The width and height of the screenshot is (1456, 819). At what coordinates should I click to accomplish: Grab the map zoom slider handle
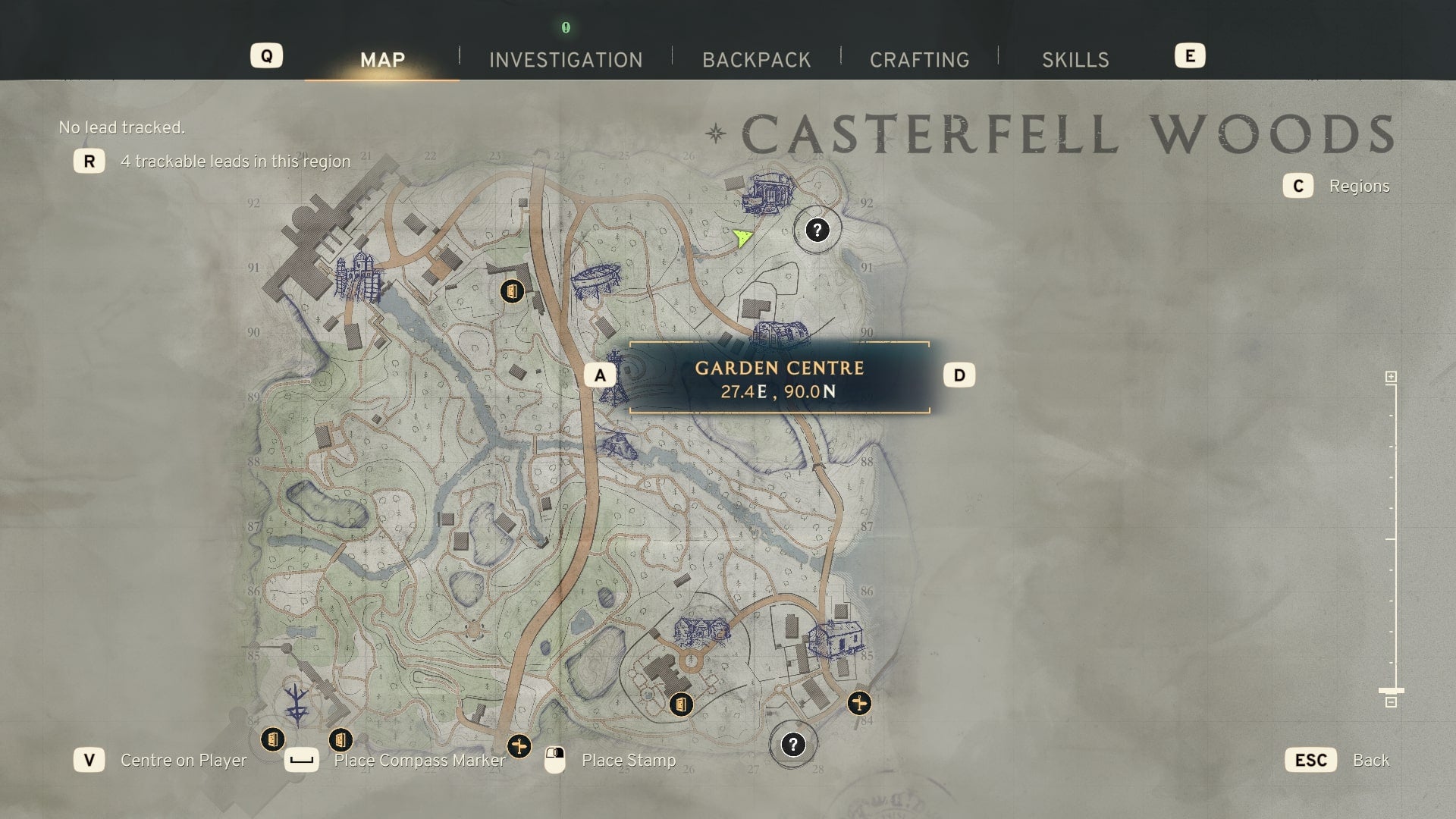point(1391,691)
